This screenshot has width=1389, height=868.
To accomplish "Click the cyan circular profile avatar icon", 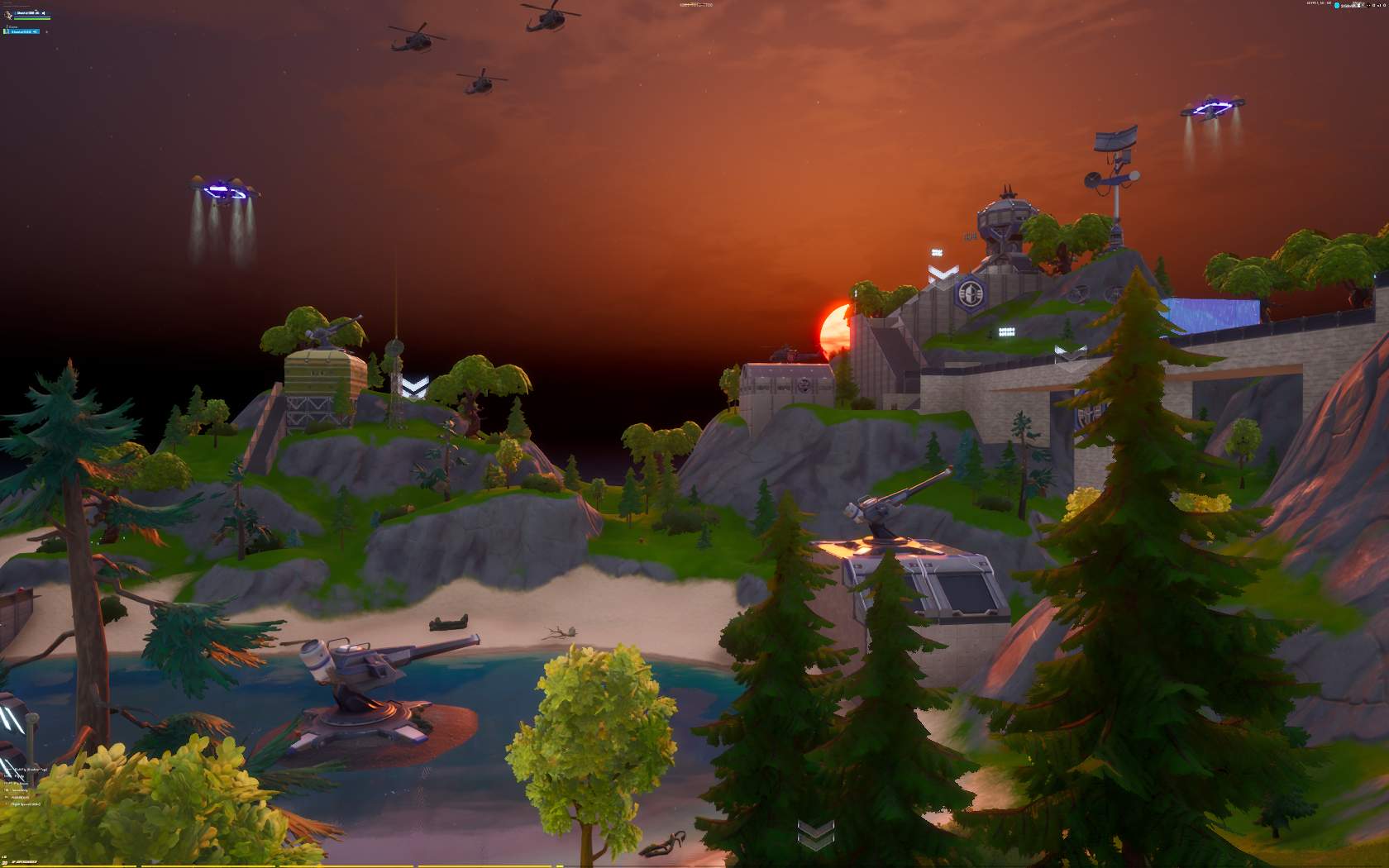I will point(1337,4).
